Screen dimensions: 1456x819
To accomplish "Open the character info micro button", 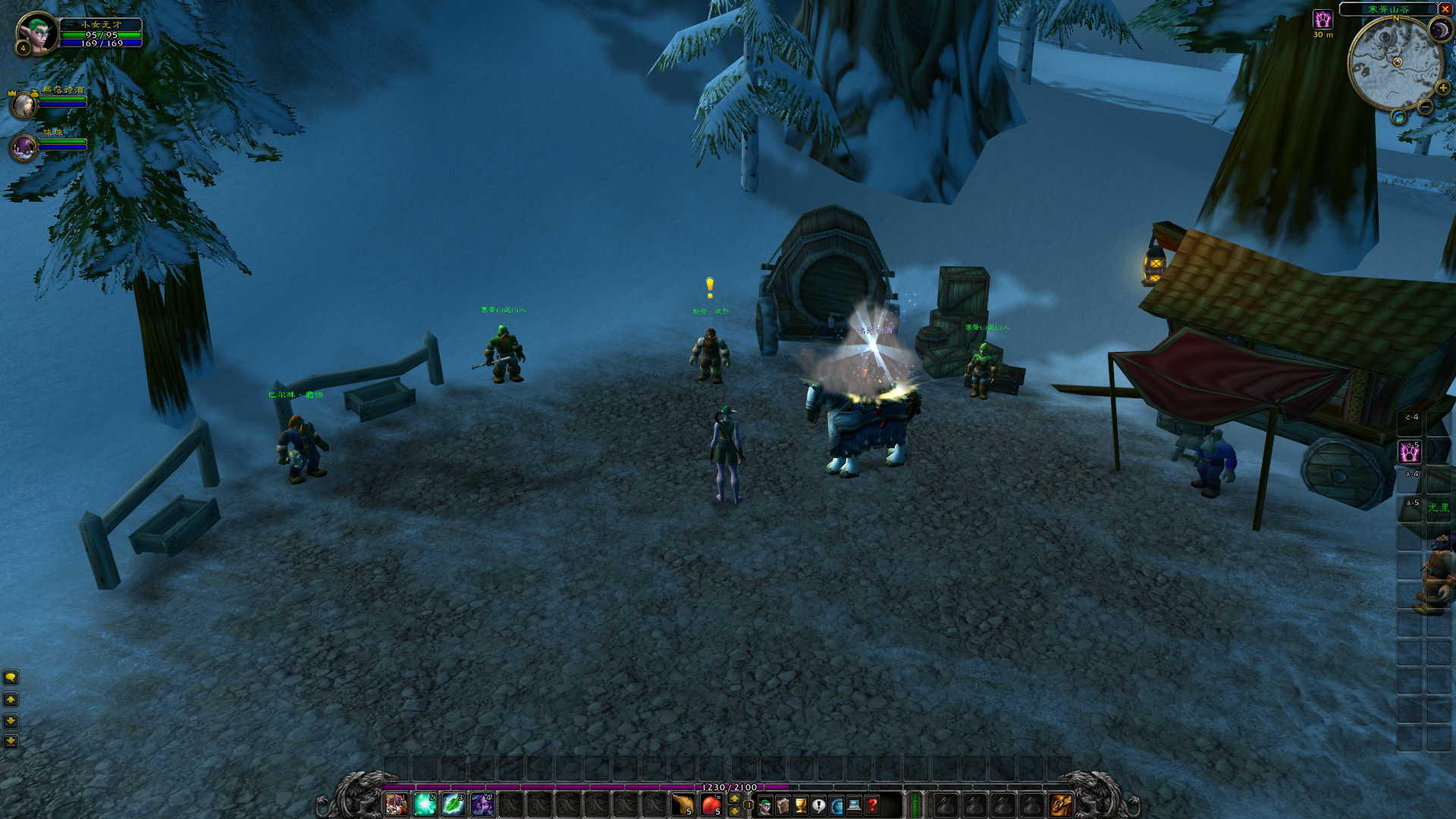I will [x=765, y=805].
